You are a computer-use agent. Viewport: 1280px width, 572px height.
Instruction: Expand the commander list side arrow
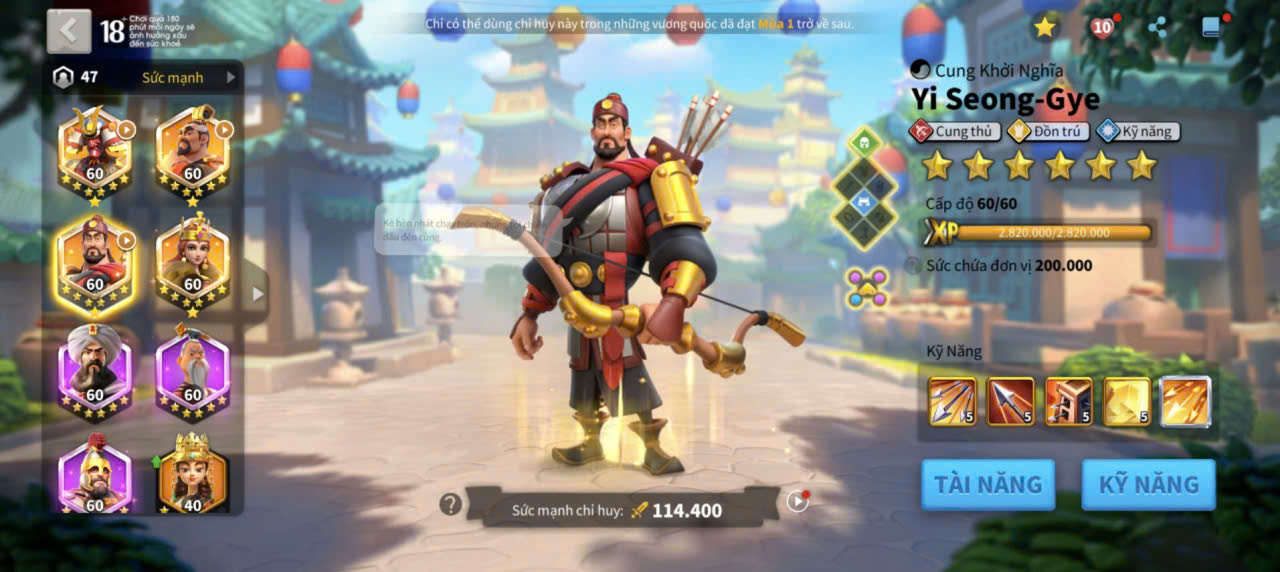coord(258,294)
